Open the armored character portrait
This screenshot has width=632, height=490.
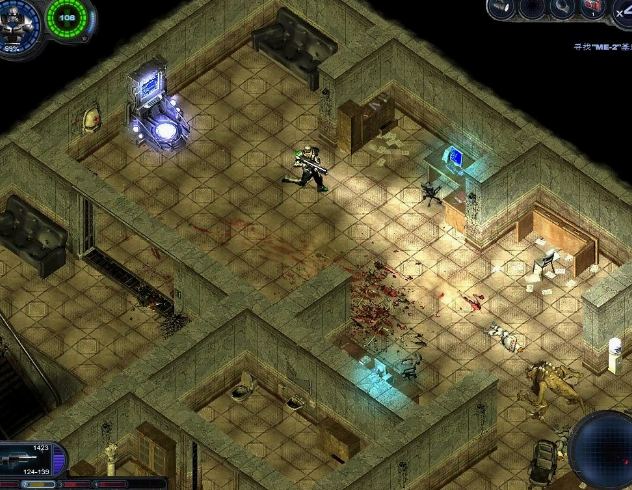pyautogui.click(x=18, y=18)
